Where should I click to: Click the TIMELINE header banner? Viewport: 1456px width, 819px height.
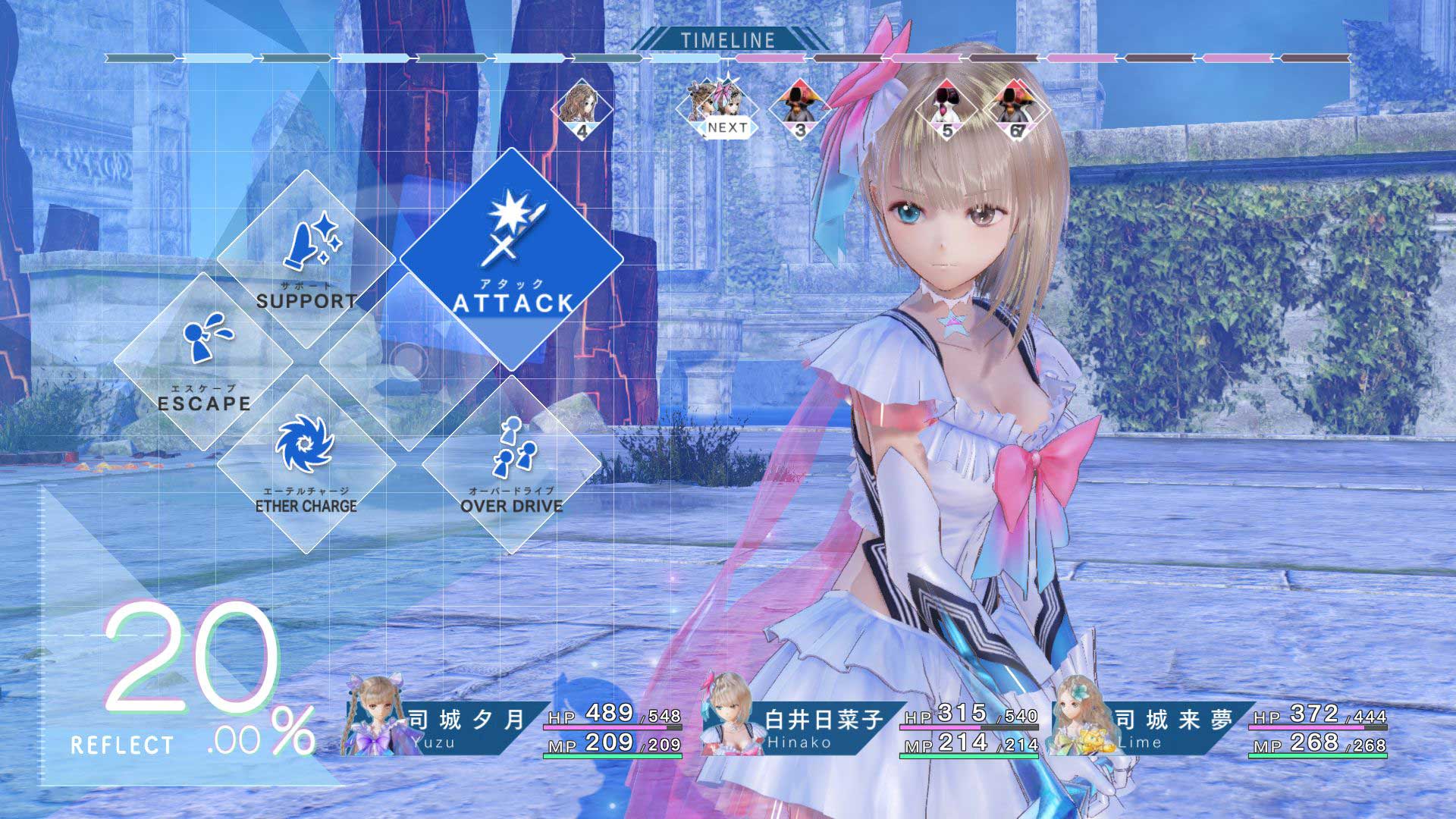coord(726,39)
